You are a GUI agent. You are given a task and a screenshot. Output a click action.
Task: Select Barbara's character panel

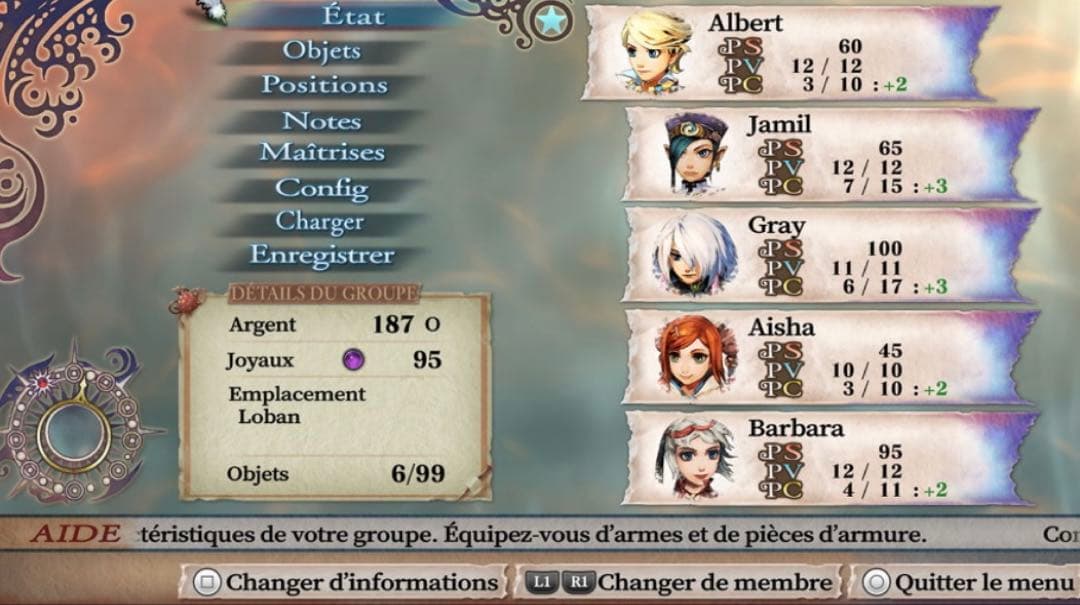828,459
